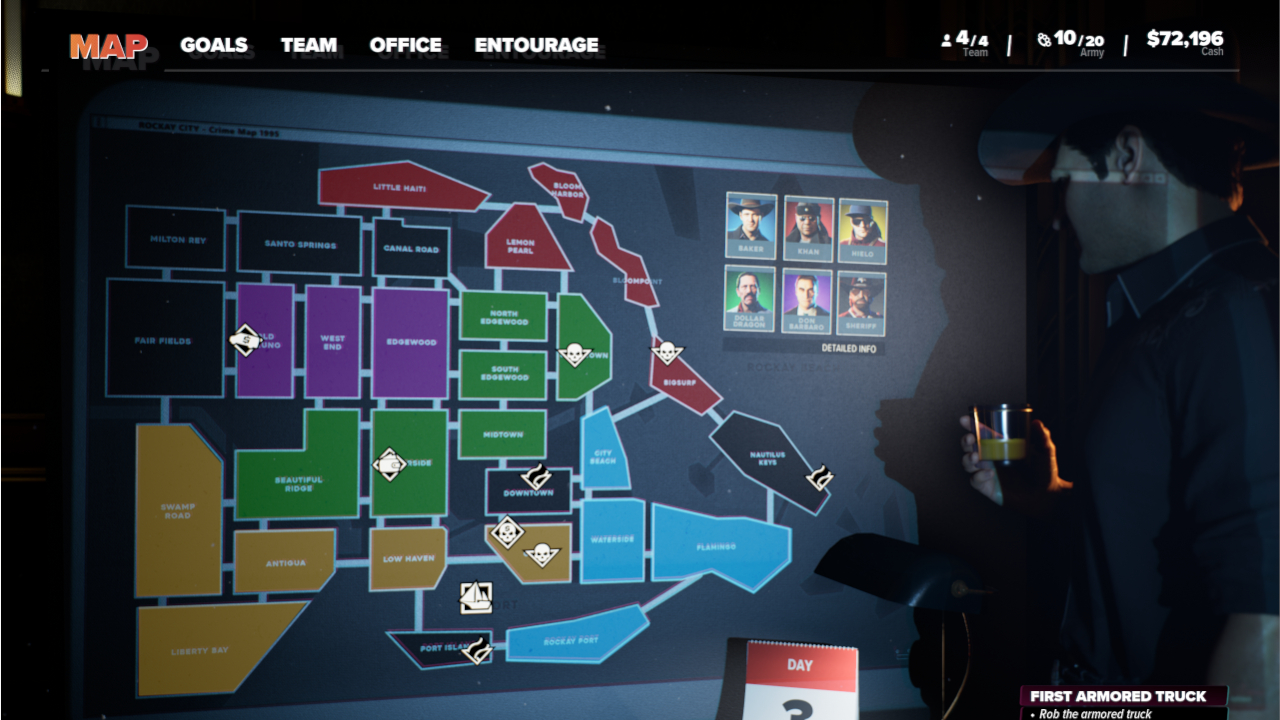The image size is (1280, 720).
Task: Select the Edgewood district
Action: (x=411, y=342)
